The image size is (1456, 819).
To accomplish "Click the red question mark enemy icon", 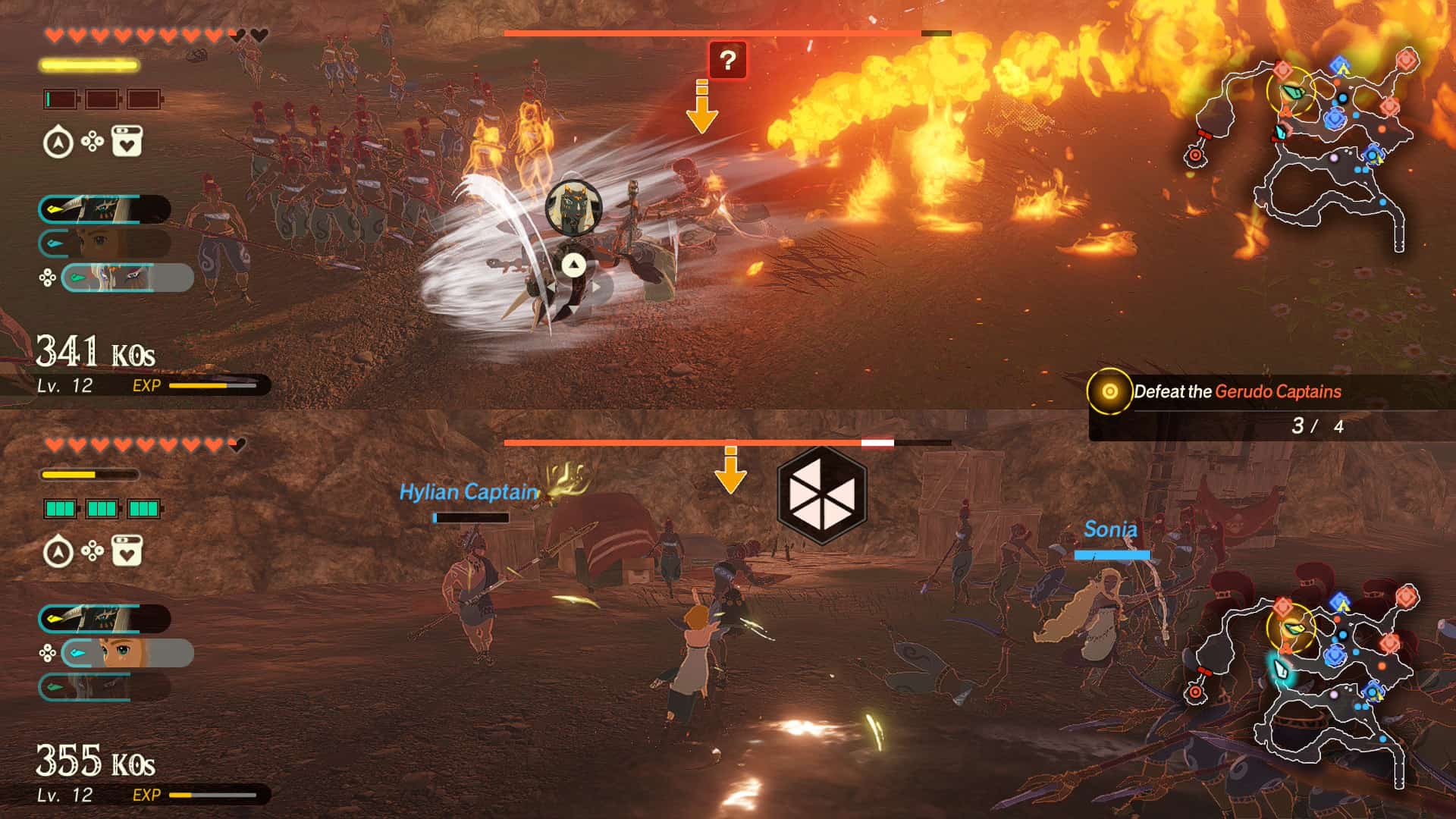I will pyautogui.click(x=727, y=60).
